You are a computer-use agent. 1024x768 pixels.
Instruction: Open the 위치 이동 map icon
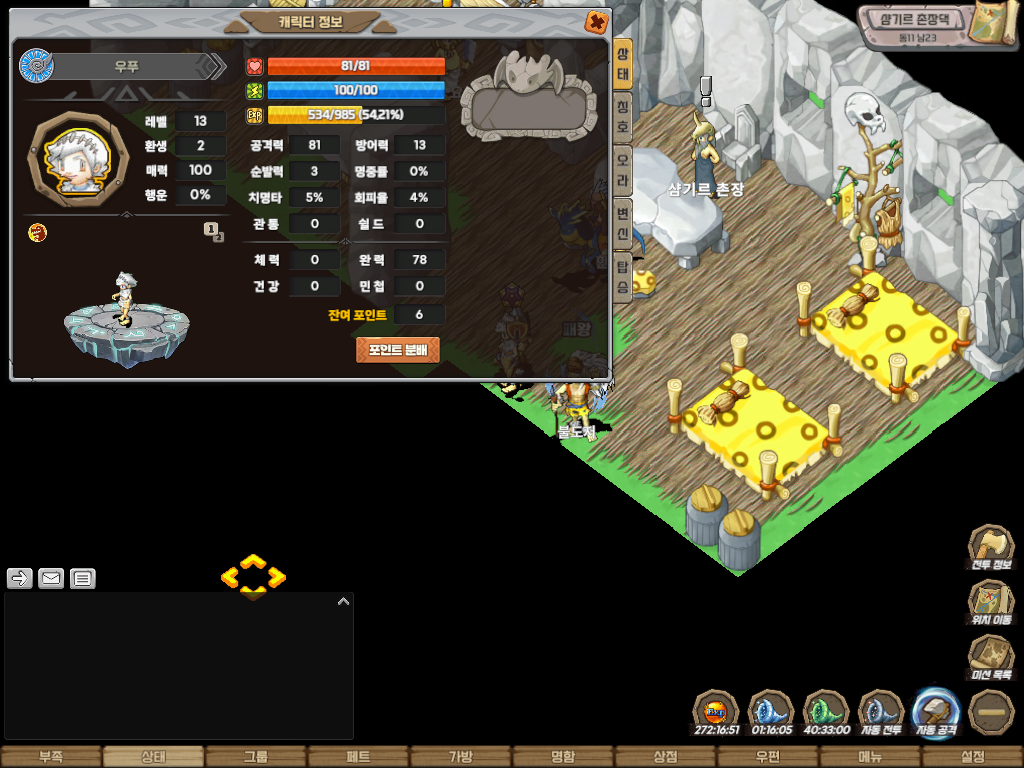click(990, 603)
